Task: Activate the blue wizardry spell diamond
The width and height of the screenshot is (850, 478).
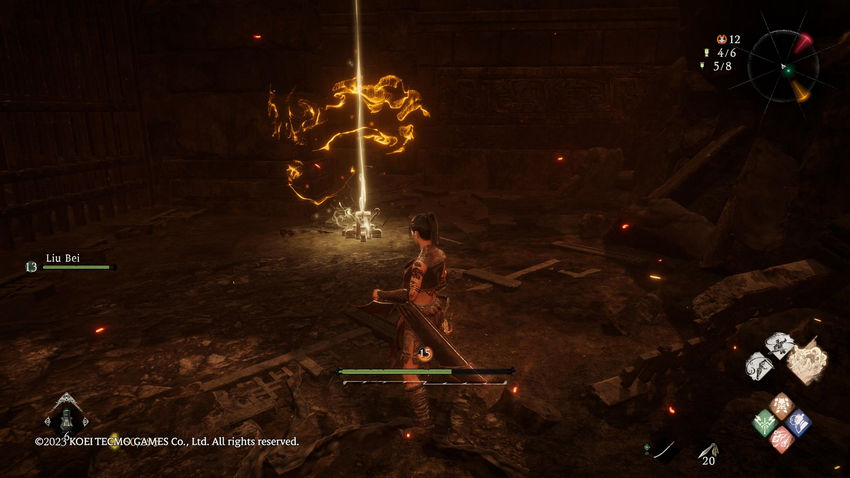Action: pos(798,422)
